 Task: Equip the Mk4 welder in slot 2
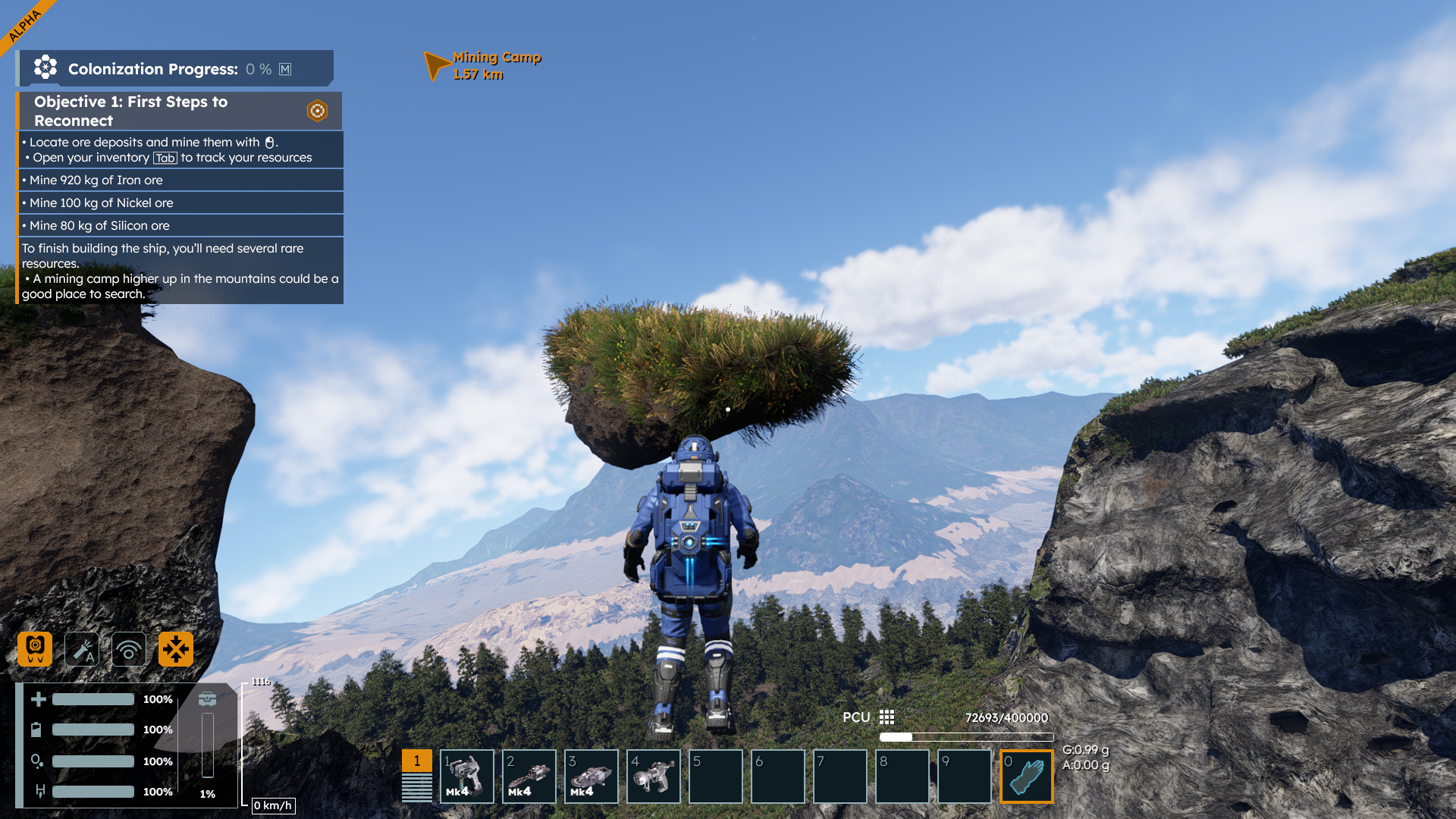point(529,776)
